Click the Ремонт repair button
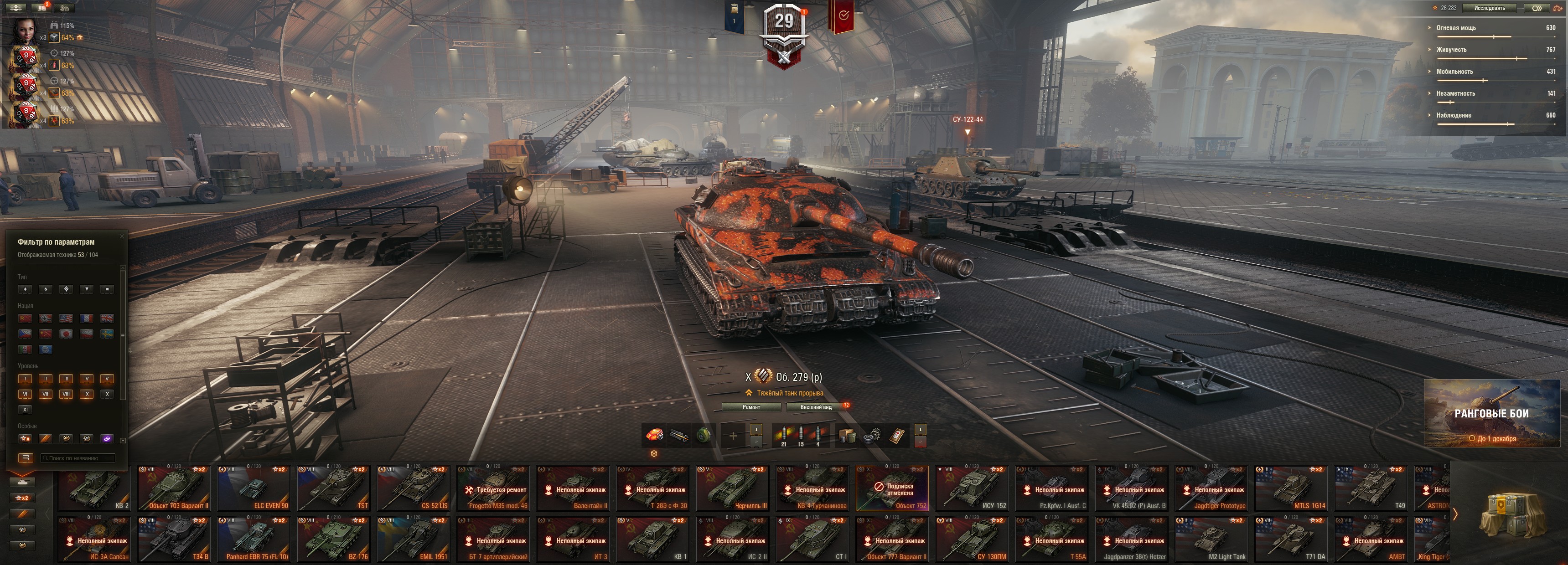 tap(751, 407)
